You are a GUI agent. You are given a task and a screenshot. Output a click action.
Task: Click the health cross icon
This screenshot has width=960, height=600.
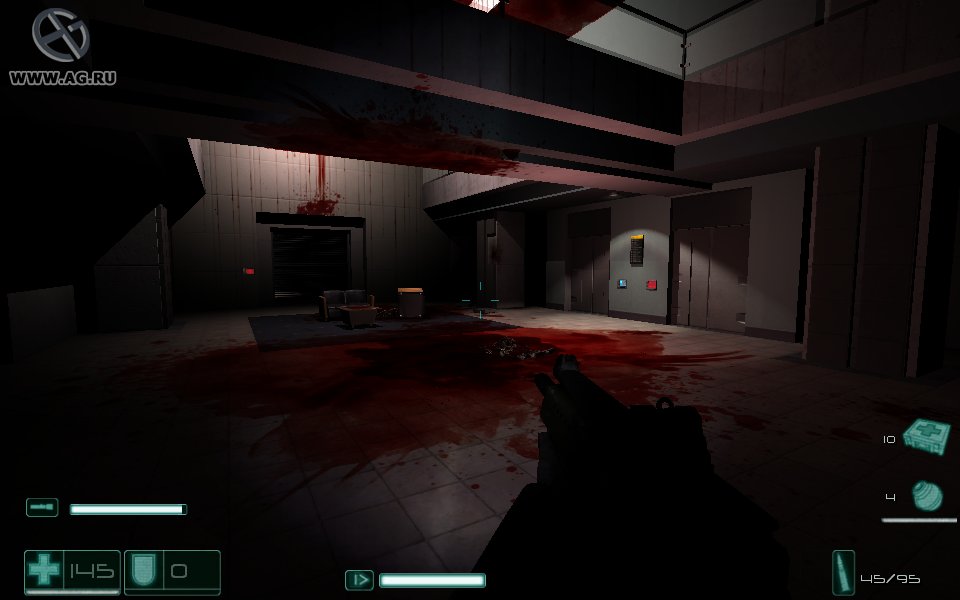(44, 572)
